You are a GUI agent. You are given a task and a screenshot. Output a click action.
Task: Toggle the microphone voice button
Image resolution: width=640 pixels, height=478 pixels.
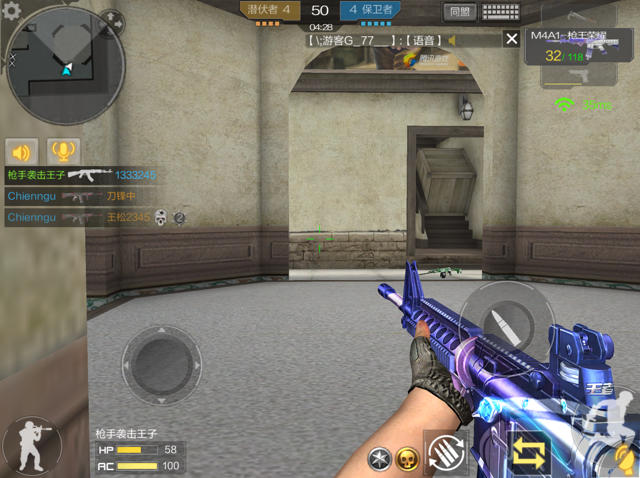coord(64,152)
